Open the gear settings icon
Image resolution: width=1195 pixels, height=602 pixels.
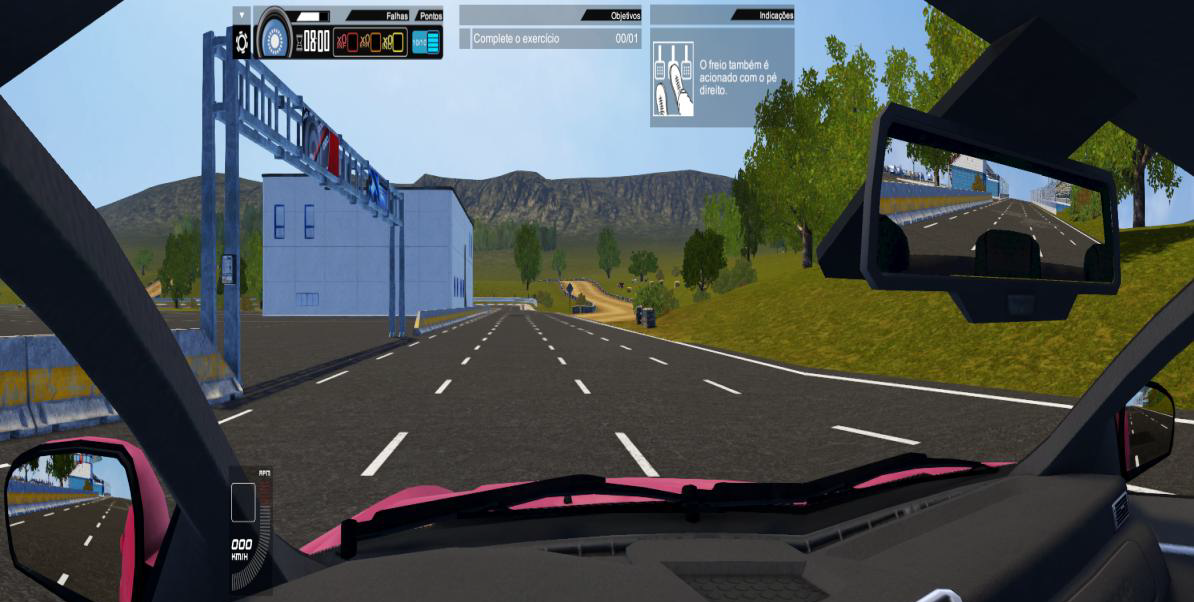click(x=241, y=42)
